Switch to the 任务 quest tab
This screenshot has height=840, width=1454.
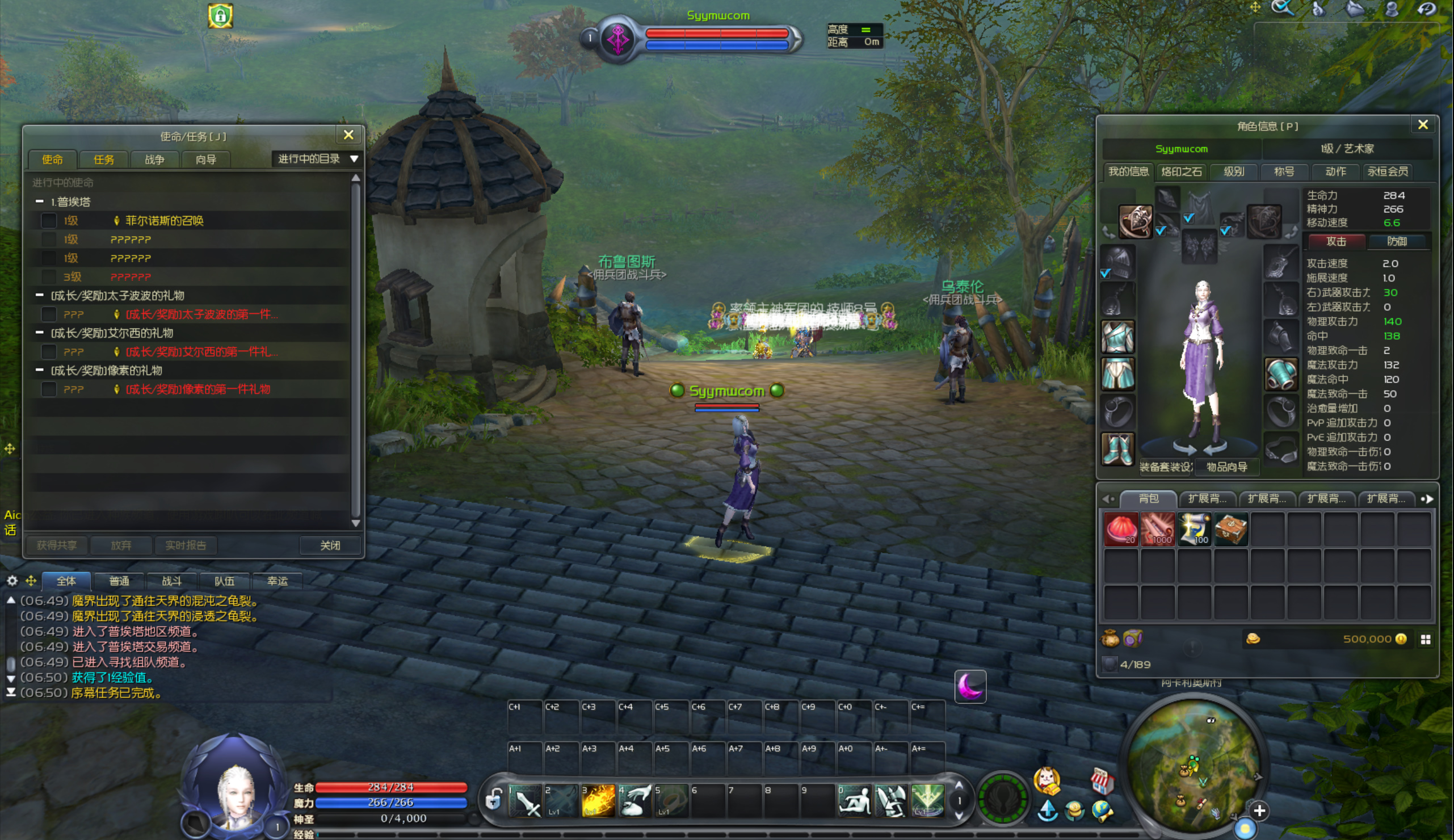pyautogui.click(x=104, y=160)
